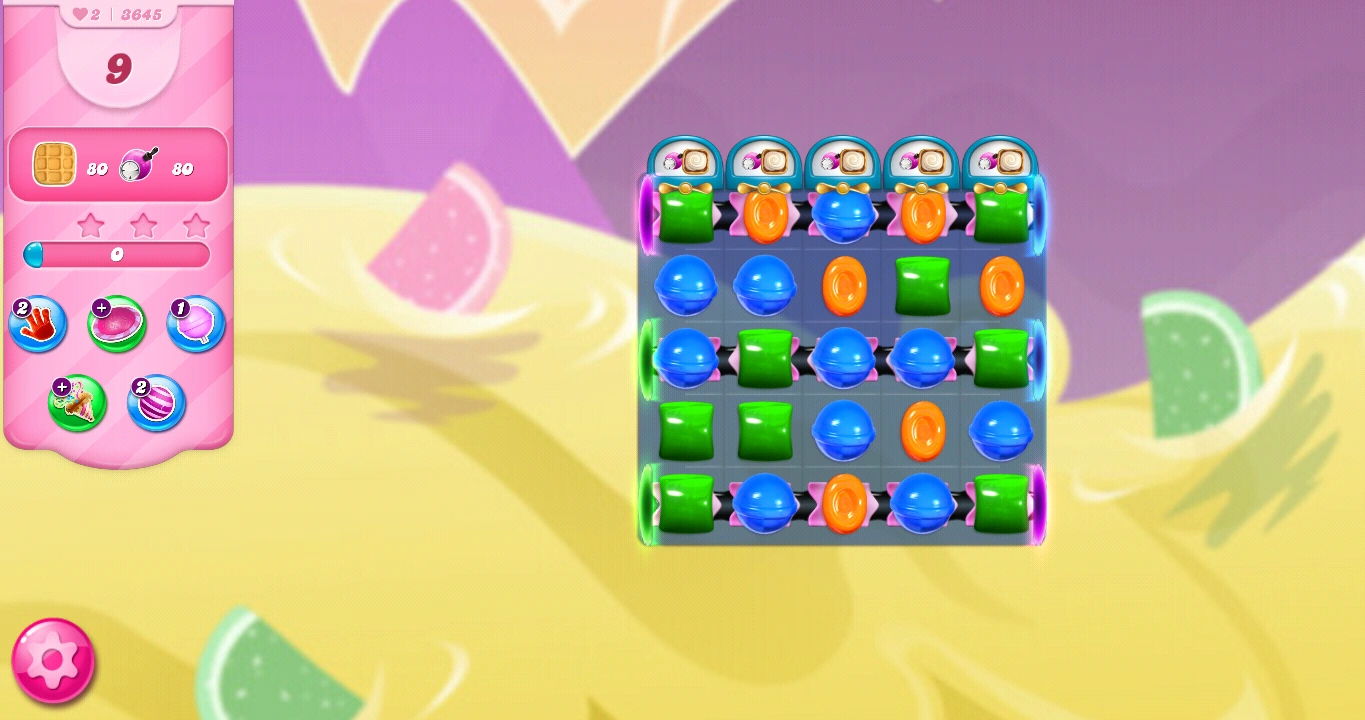This screenshot has height=720, width=1365.
Task: Click the candy bomb order icon
Action: [x=135, y=163]
